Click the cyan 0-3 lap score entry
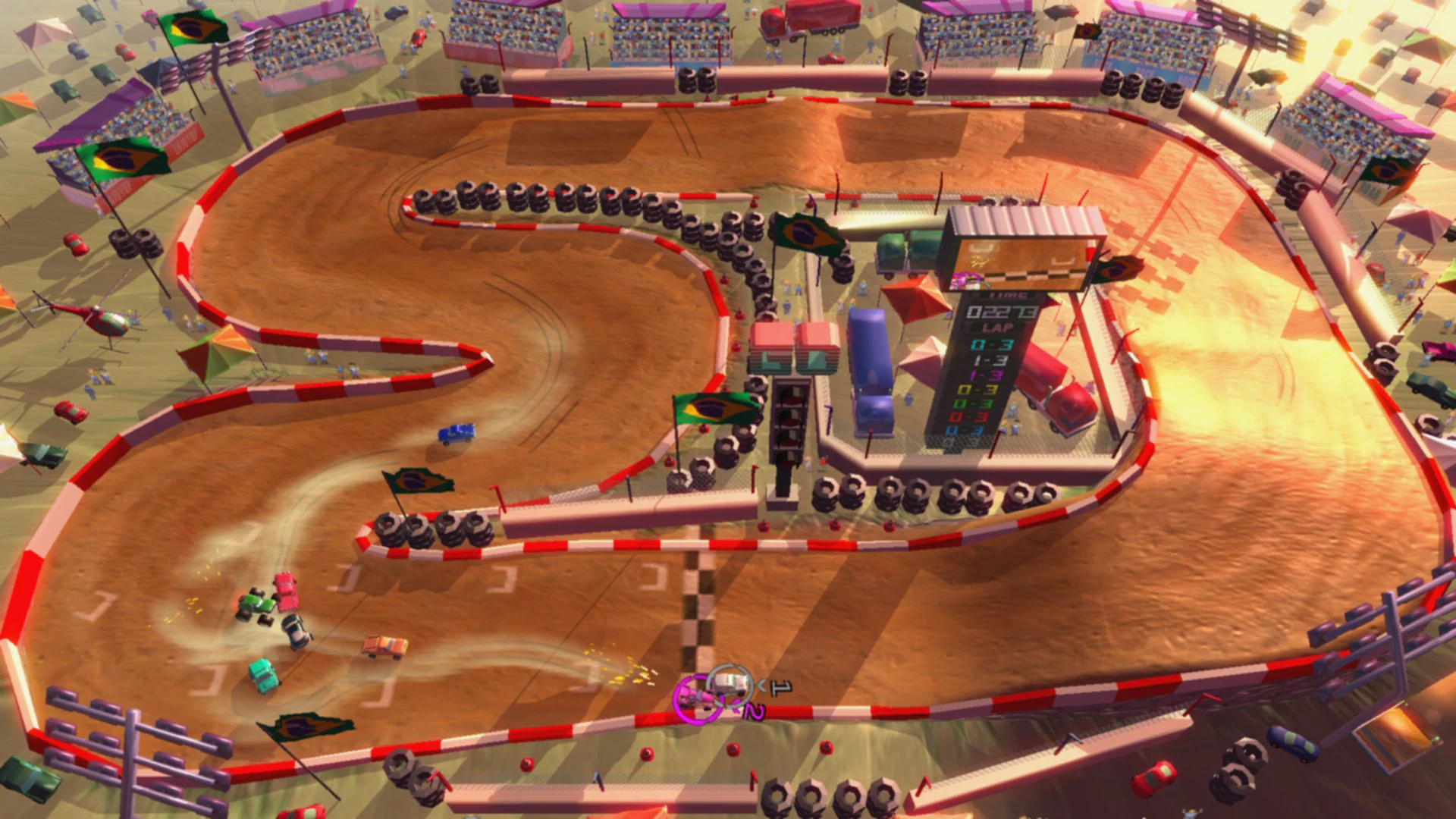The height and width of the screenshot is (819, 1456). pos(991,346)
